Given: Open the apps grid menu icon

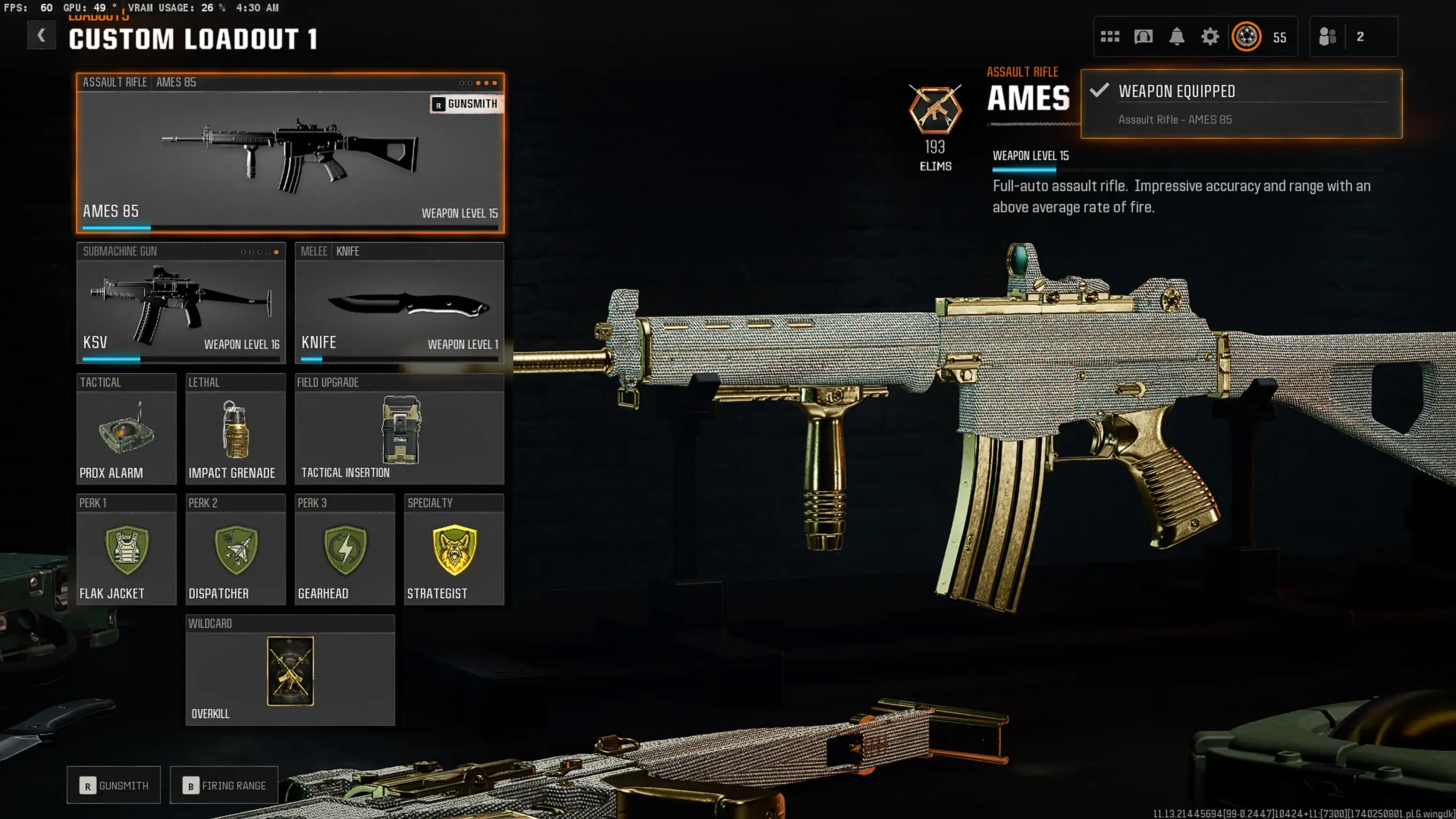Looking at the screenshot, I should pos(1111,36).
